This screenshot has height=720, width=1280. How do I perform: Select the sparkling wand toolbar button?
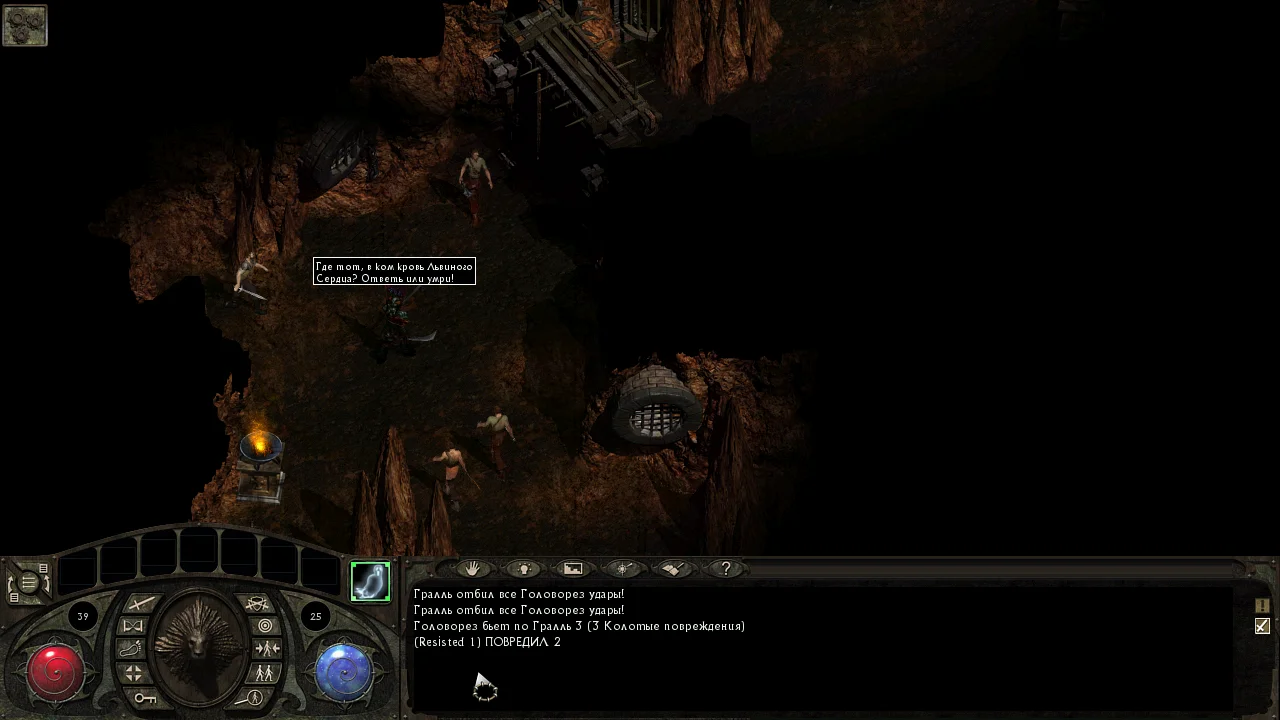(x=623, y=569)
